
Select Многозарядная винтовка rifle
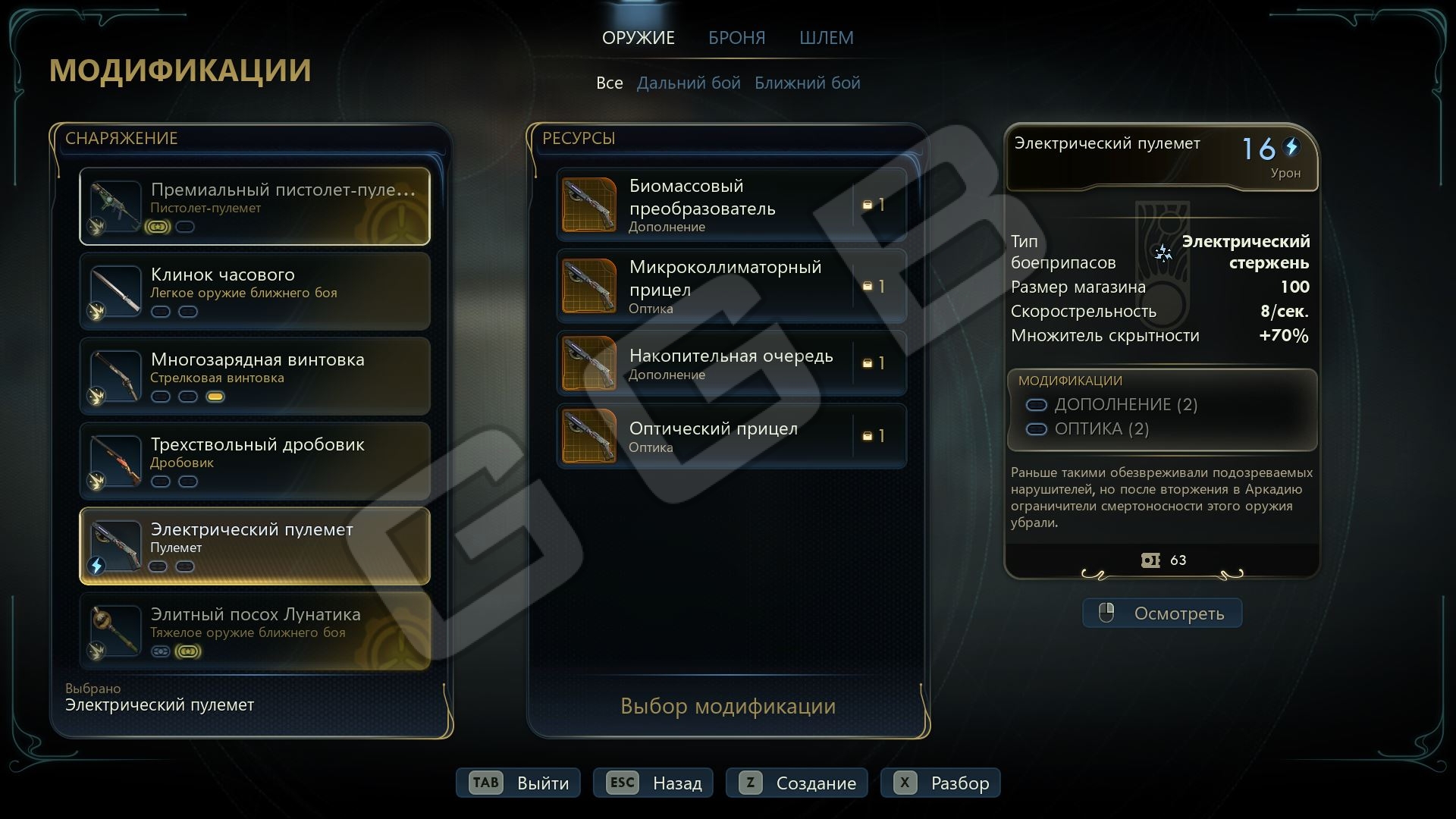point(255,376)
